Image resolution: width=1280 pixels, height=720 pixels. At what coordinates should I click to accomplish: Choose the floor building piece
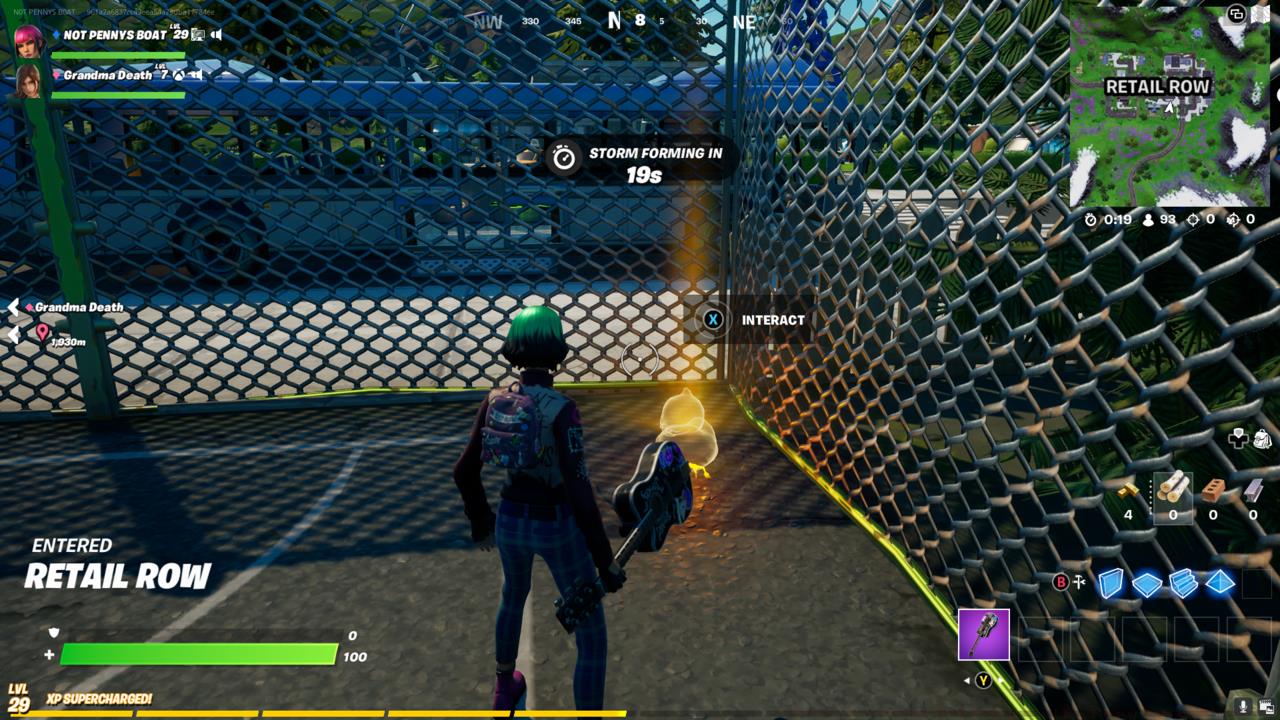[x=1147, y=584]
